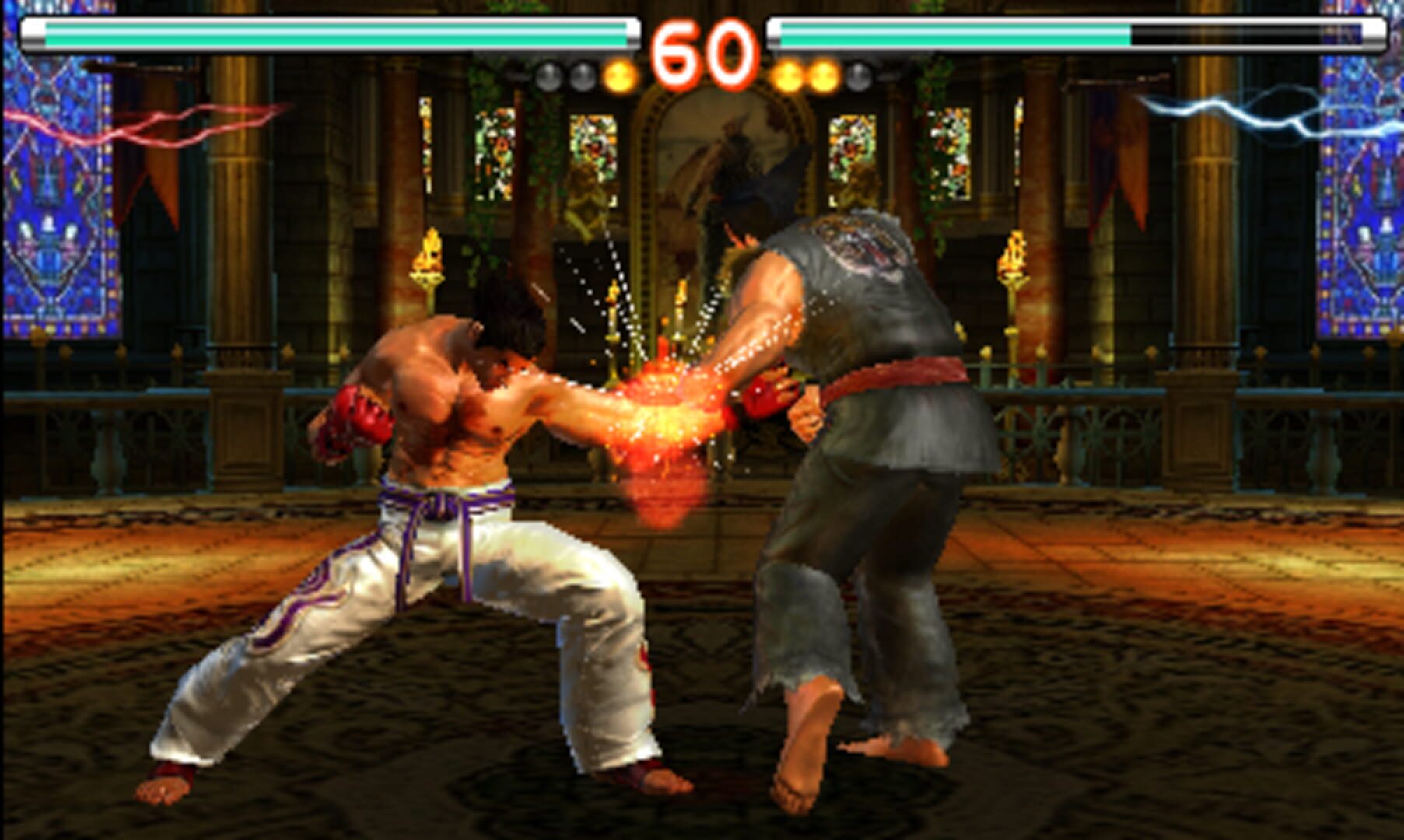This screenshot has height=840, width=1404.
Task: Select the second gold orb right of timer
Action: (822, 74)
